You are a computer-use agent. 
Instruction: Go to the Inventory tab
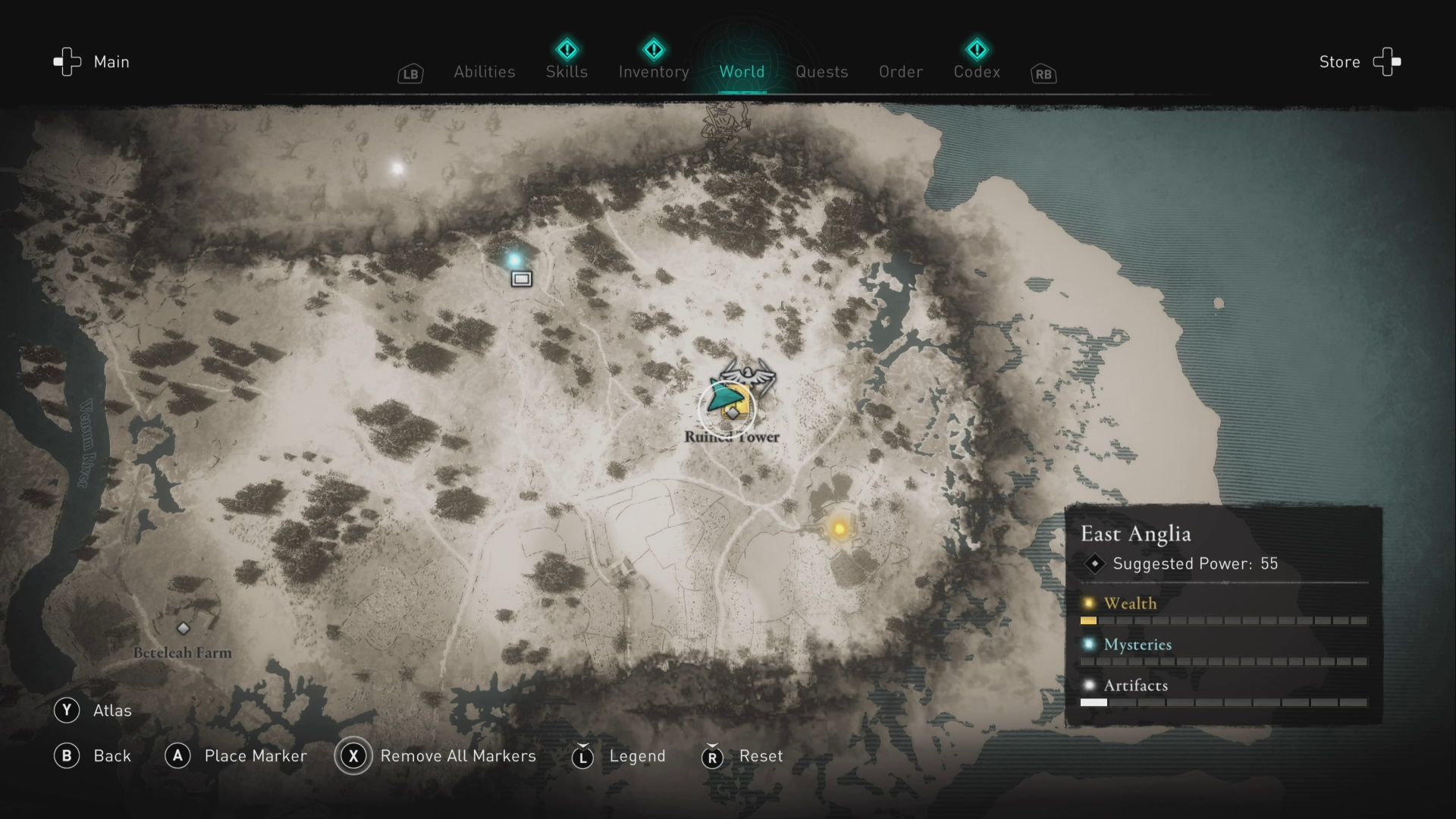(x=654, y=72)
